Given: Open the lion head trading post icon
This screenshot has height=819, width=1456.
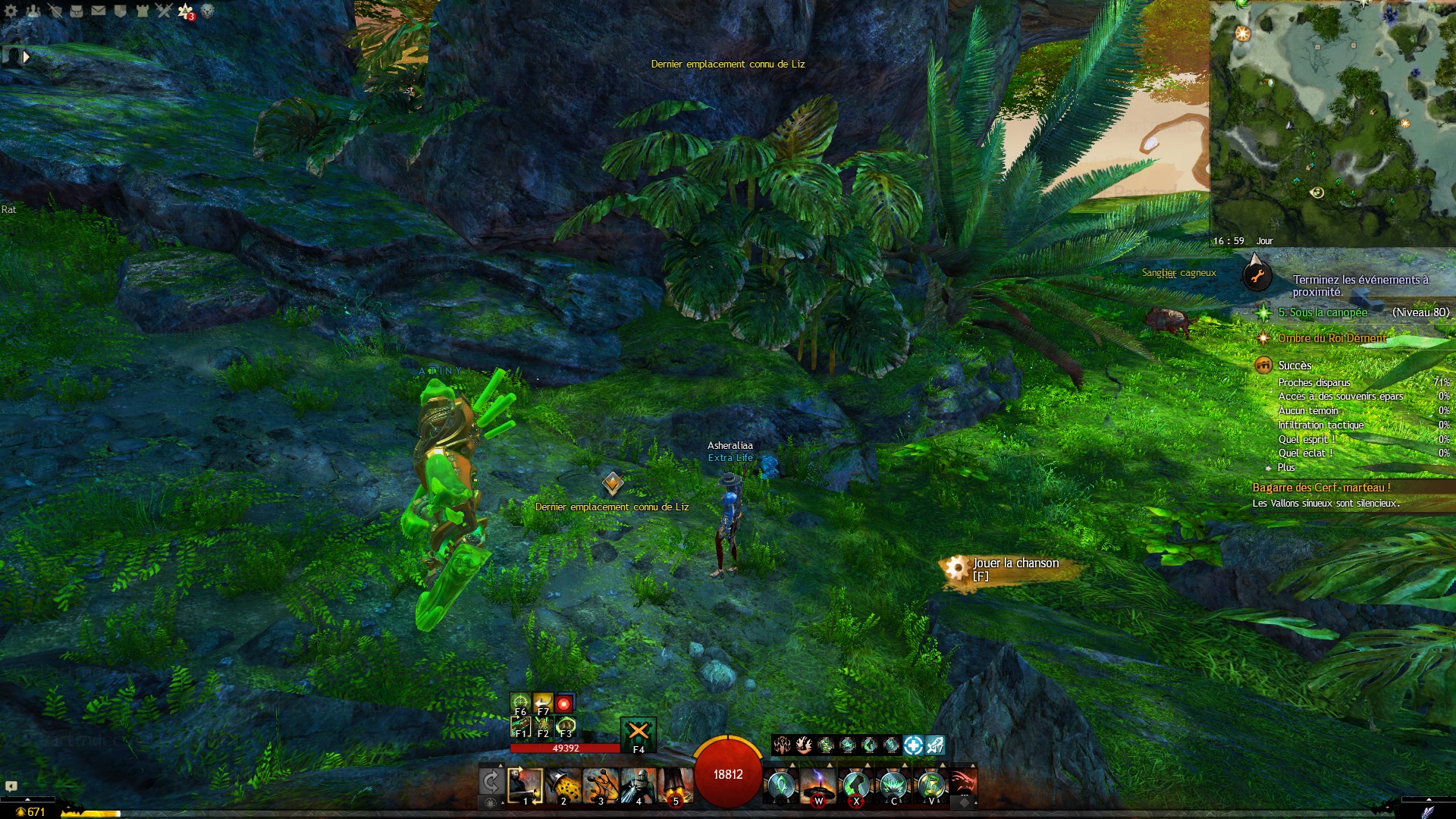Looking at the screenshot, I should point(207,11).
